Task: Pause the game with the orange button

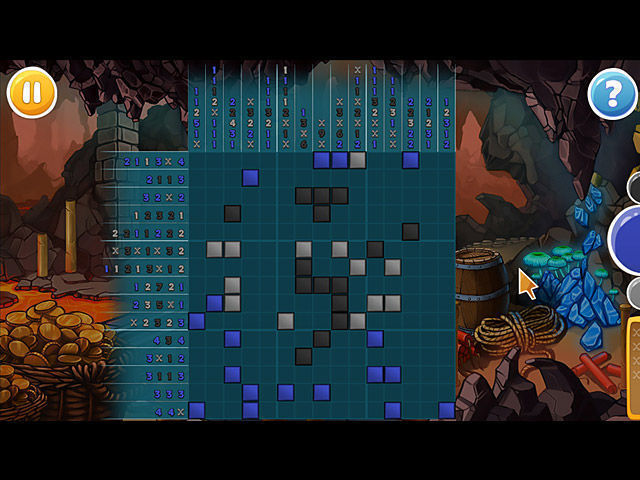Action: (x=32, y=94)
